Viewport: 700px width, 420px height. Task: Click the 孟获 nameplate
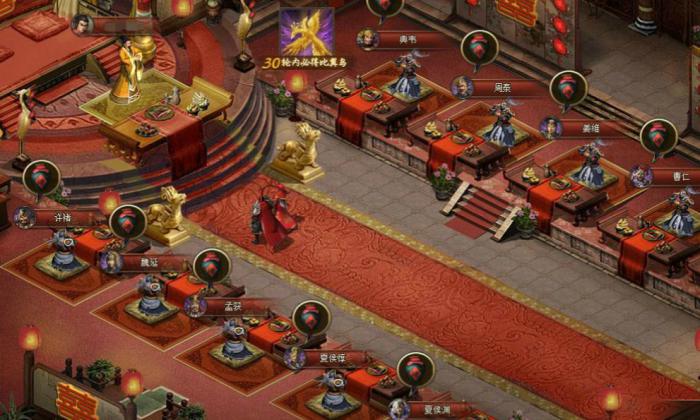click(231, 306)
